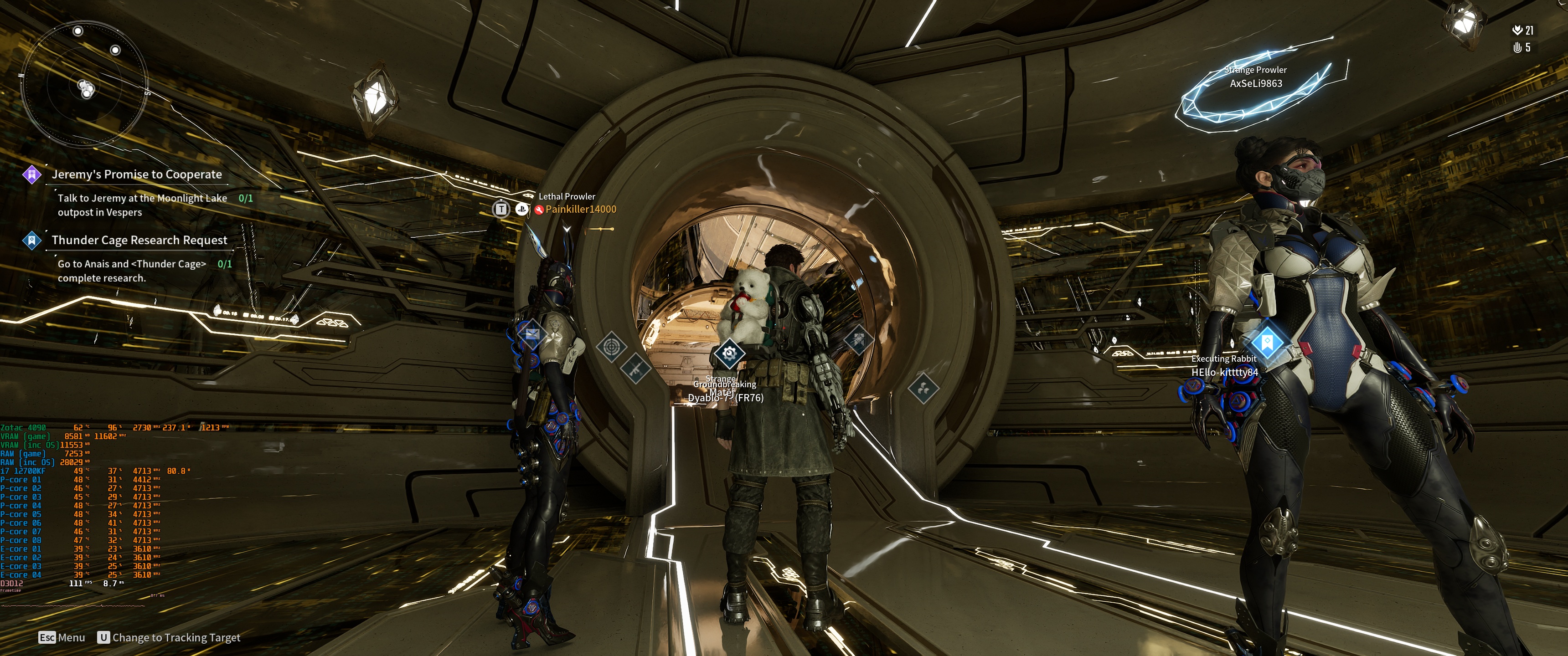The width and height of the screenshot is (1568, 656).
Task: Select Jeremy's Promise to Cooperate quest
Action: tap(136, 174)
